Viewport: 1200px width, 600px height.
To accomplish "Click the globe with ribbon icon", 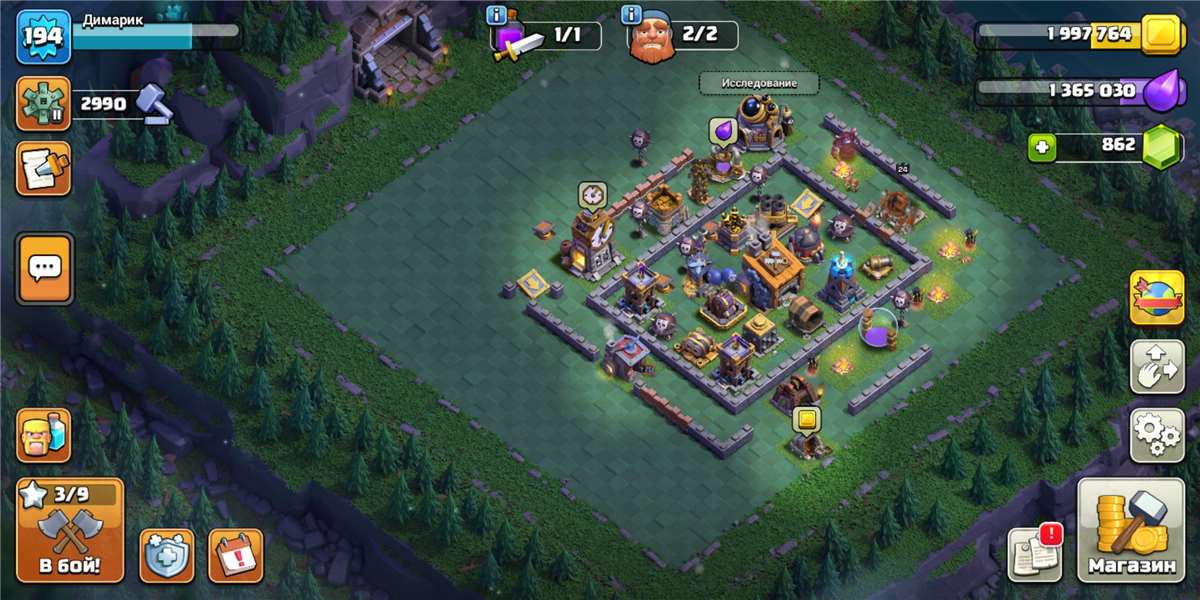I will tap(1157, 297).
